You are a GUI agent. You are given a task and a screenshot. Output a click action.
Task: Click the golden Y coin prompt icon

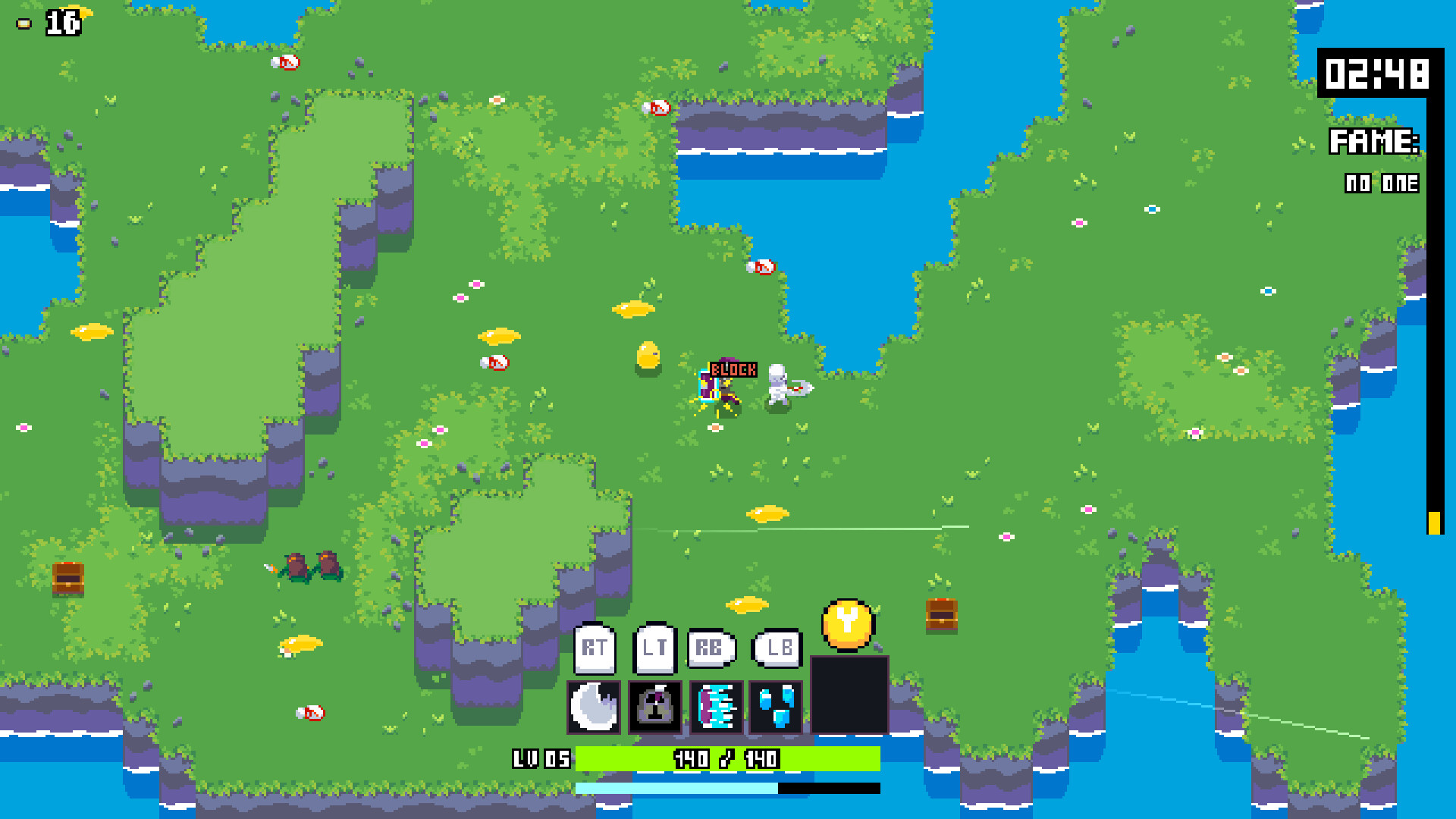[847, 623]
